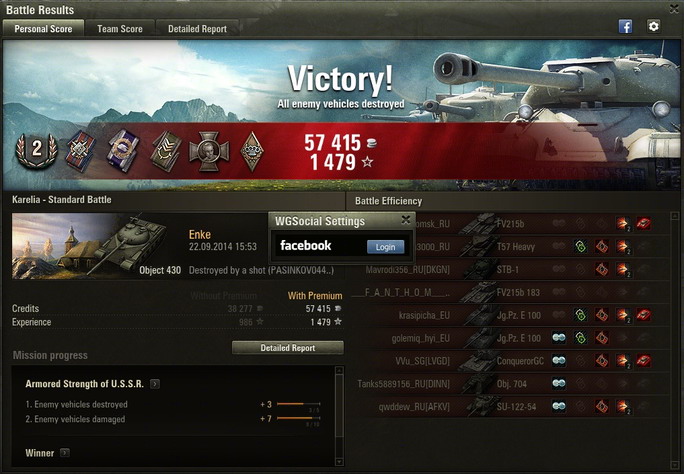684x474 pixels.
Task: Select the Personal Score tab
Action: coord(43,29)
